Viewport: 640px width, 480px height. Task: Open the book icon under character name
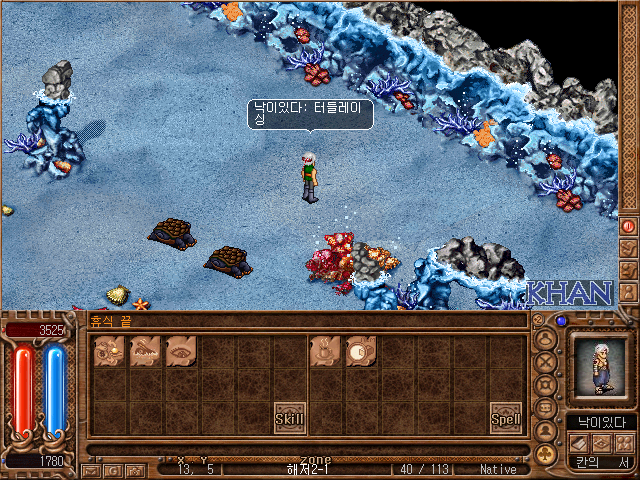(578, 442)
